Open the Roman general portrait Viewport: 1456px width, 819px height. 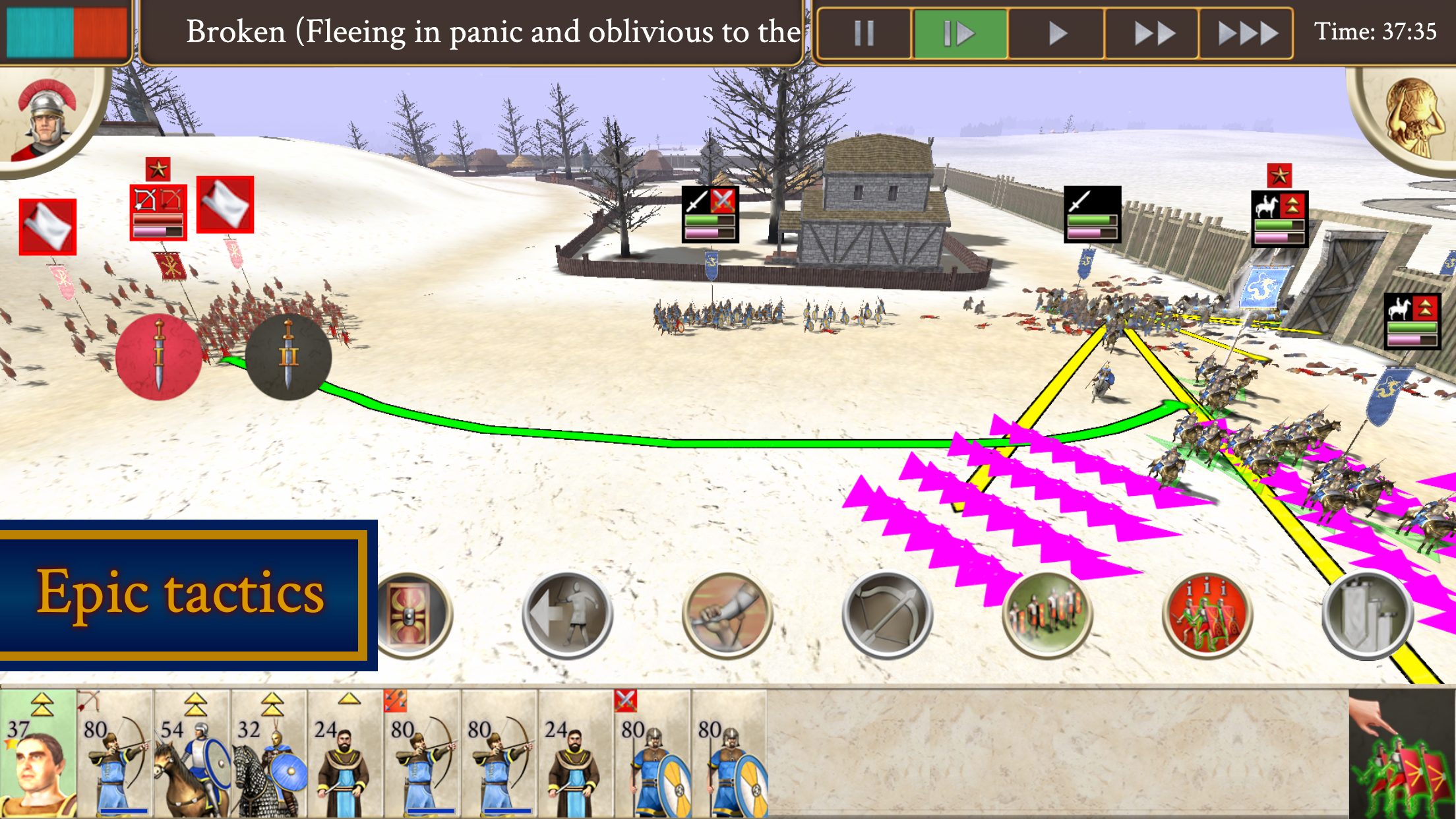click(46, 119)
